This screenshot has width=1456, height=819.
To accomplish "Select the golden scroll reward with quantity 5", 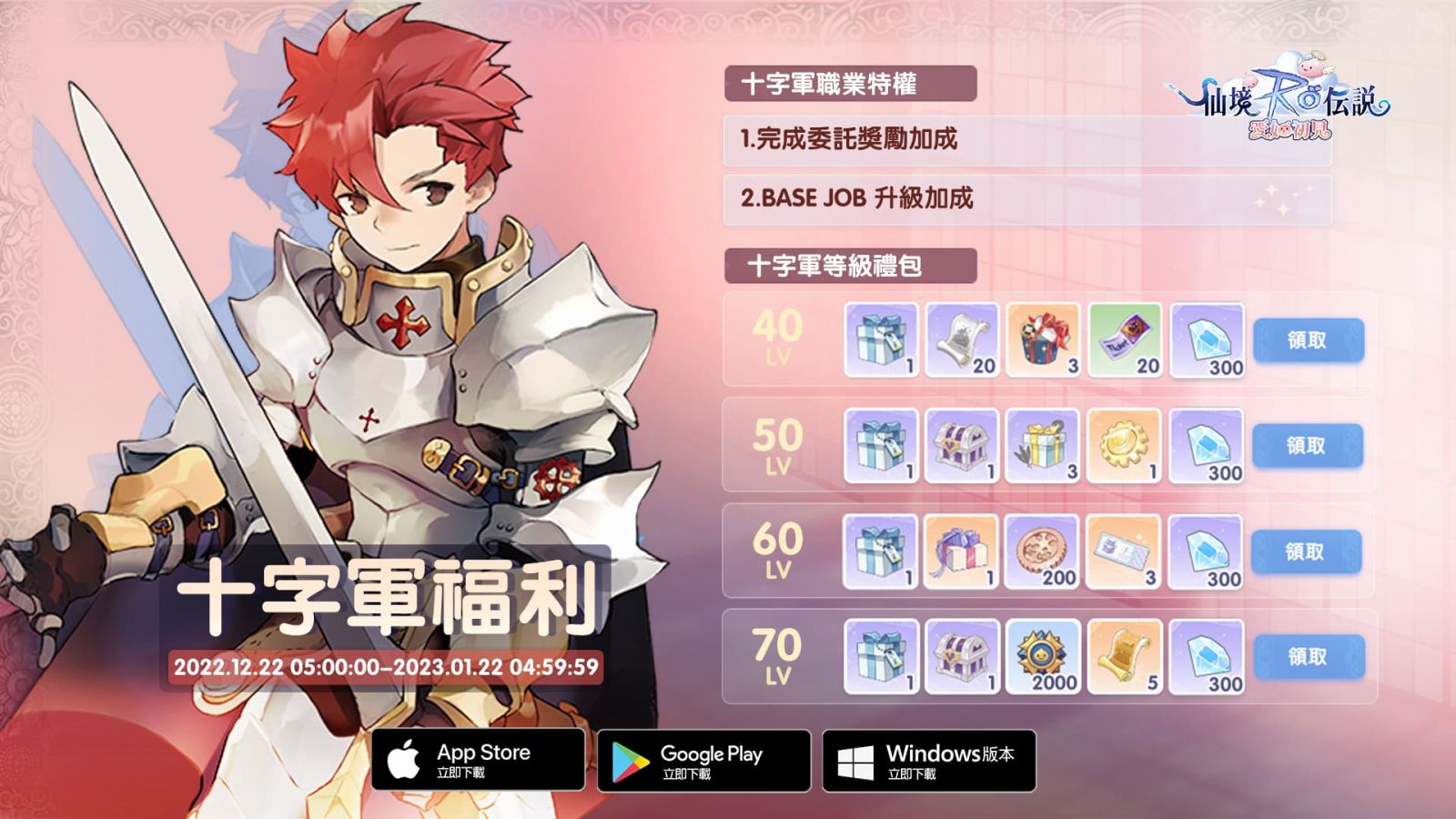I will click(x=1125, y=656).
